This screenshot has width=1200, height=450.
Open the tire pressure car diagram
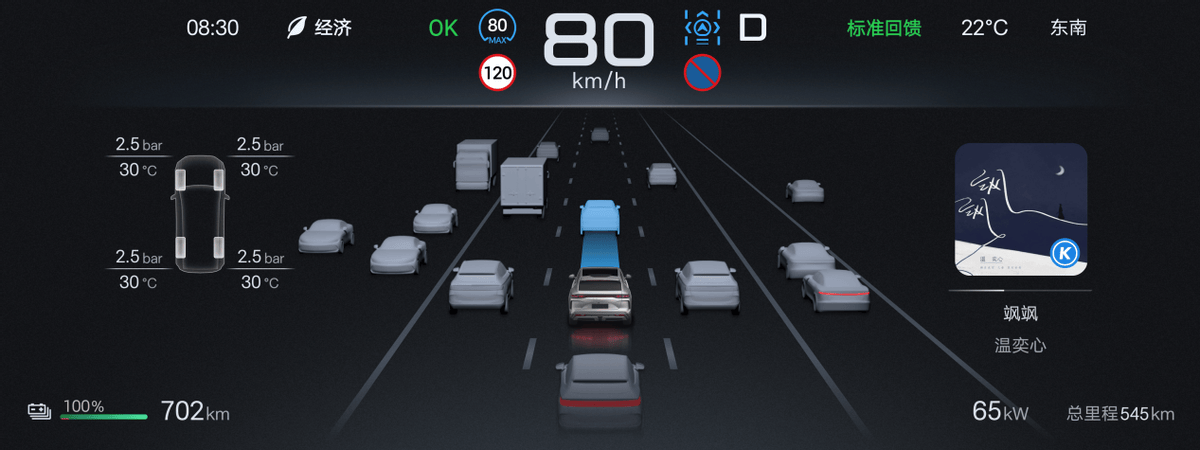coord(200,212)
